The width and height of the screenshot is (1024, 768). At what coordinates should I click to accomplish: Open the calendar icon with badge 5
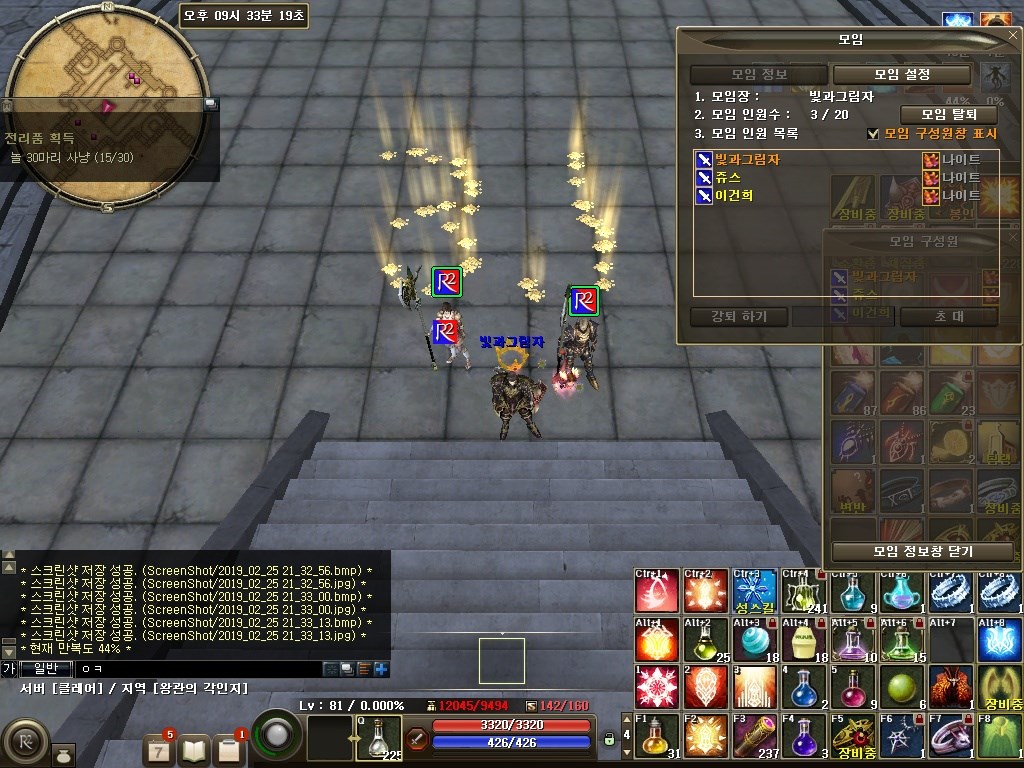point(160,748)
